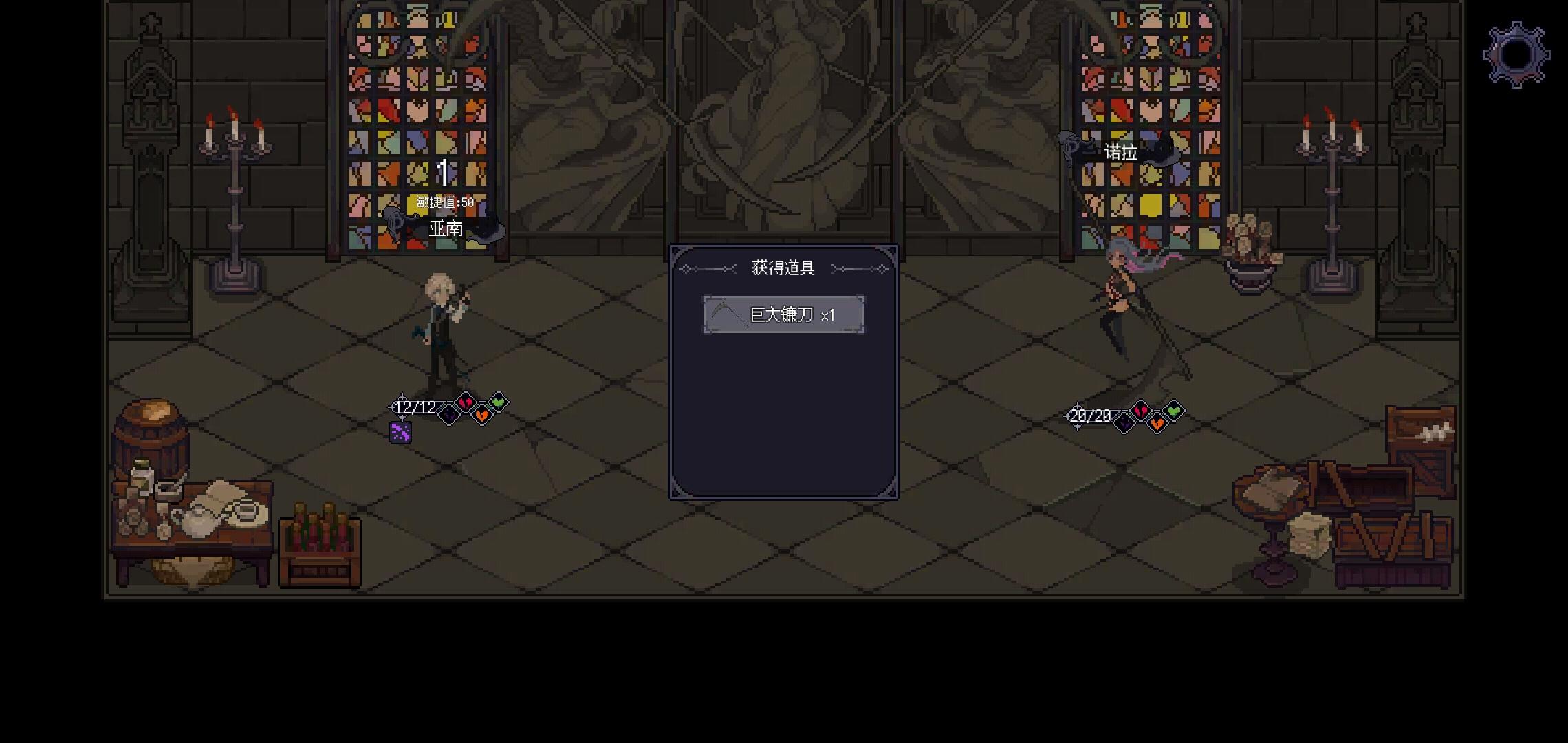Click 诺拉's orange heart status icon
Screen dimensions: 1568x743
[1157, 424]
